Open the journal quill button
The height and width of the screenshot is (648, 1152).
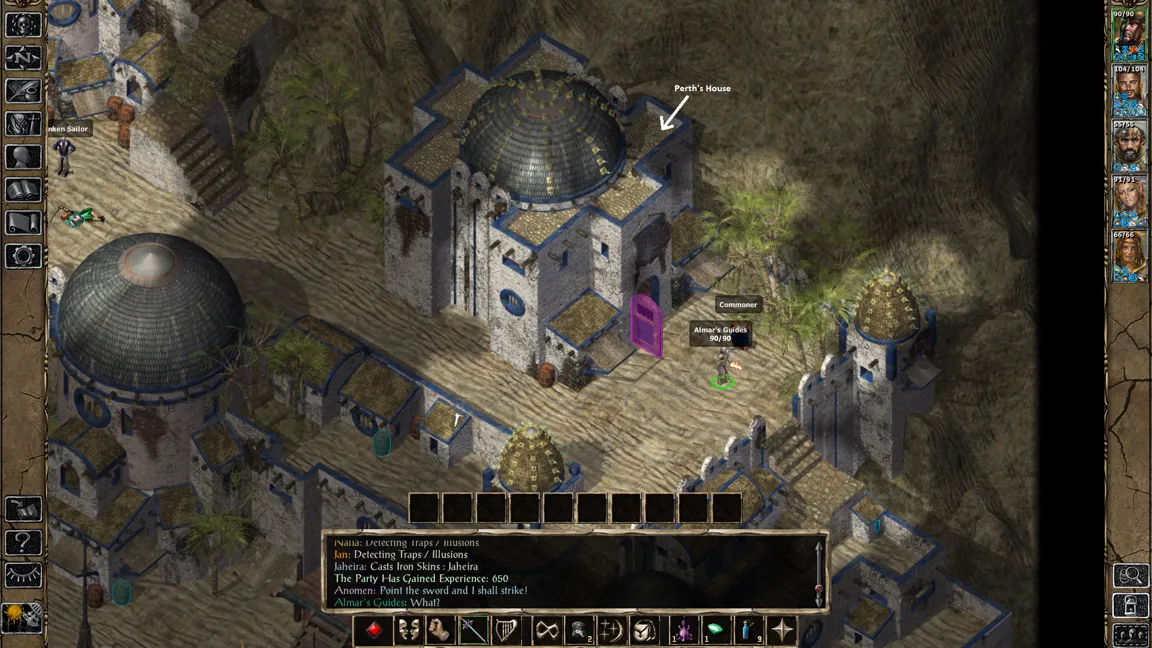[23, 91]
